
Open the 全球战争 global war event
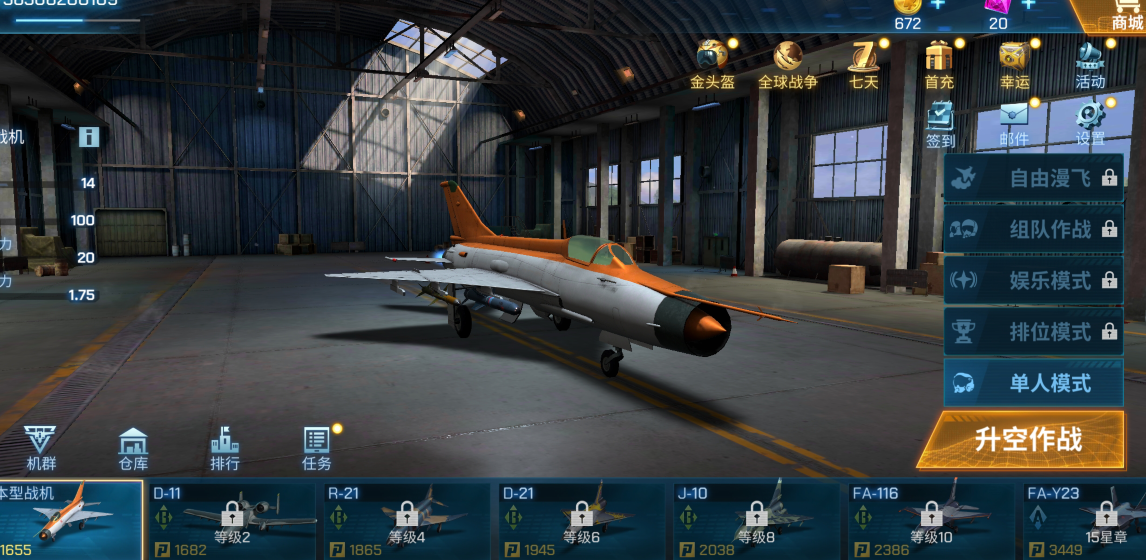[x=787, y=64]
